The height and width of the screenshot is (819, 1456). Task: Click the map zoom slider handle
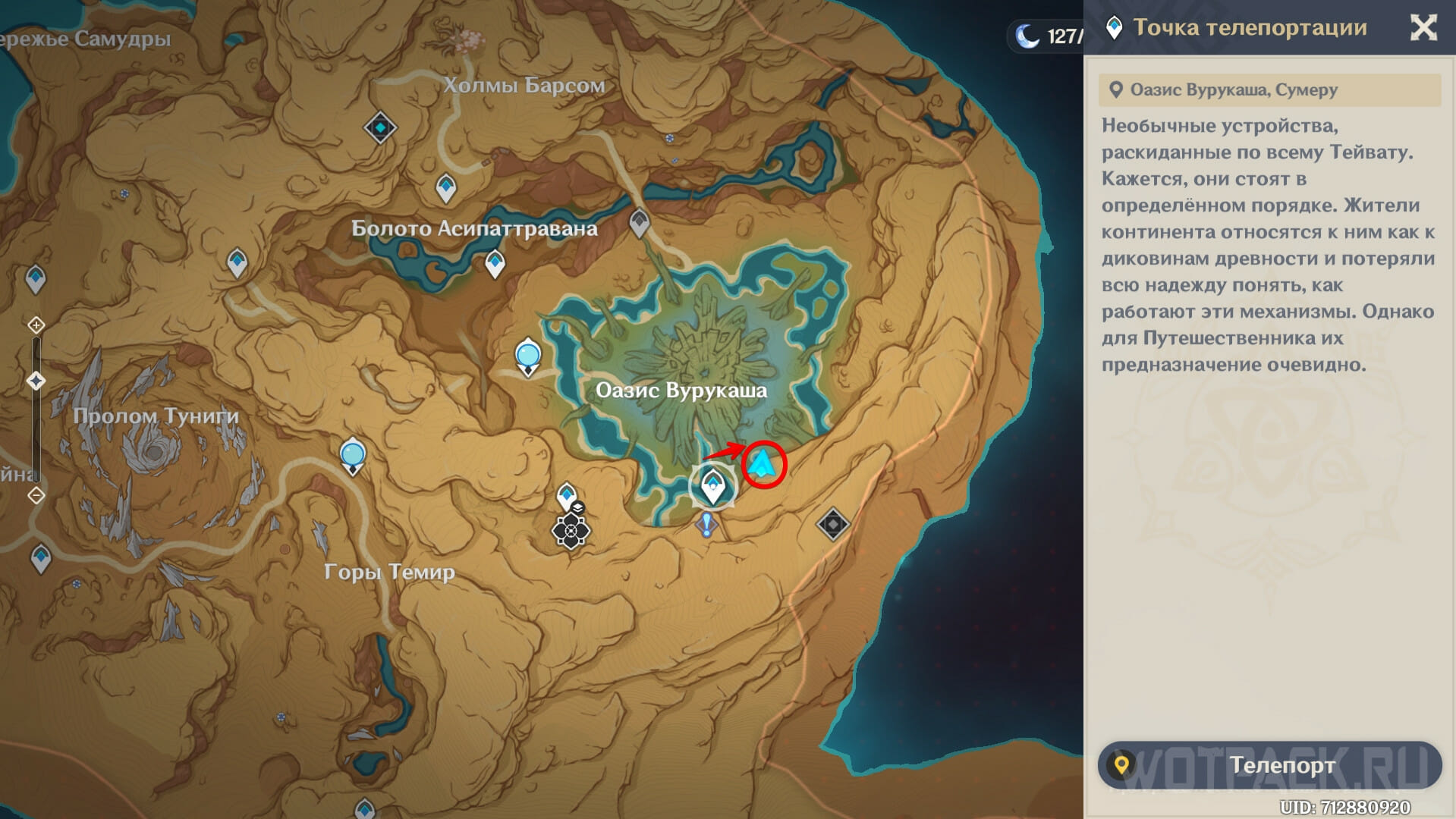point(36,381)
